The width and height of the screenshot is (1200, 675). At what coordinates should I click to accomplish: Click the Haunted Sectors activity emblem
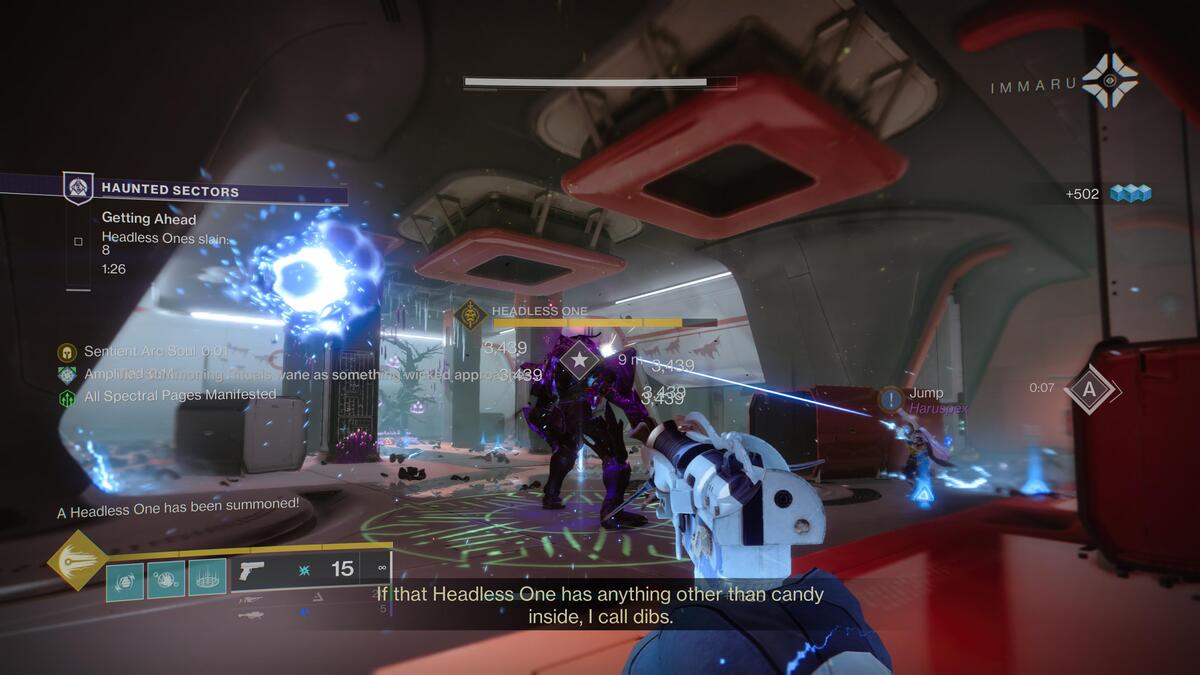[78, 189]
